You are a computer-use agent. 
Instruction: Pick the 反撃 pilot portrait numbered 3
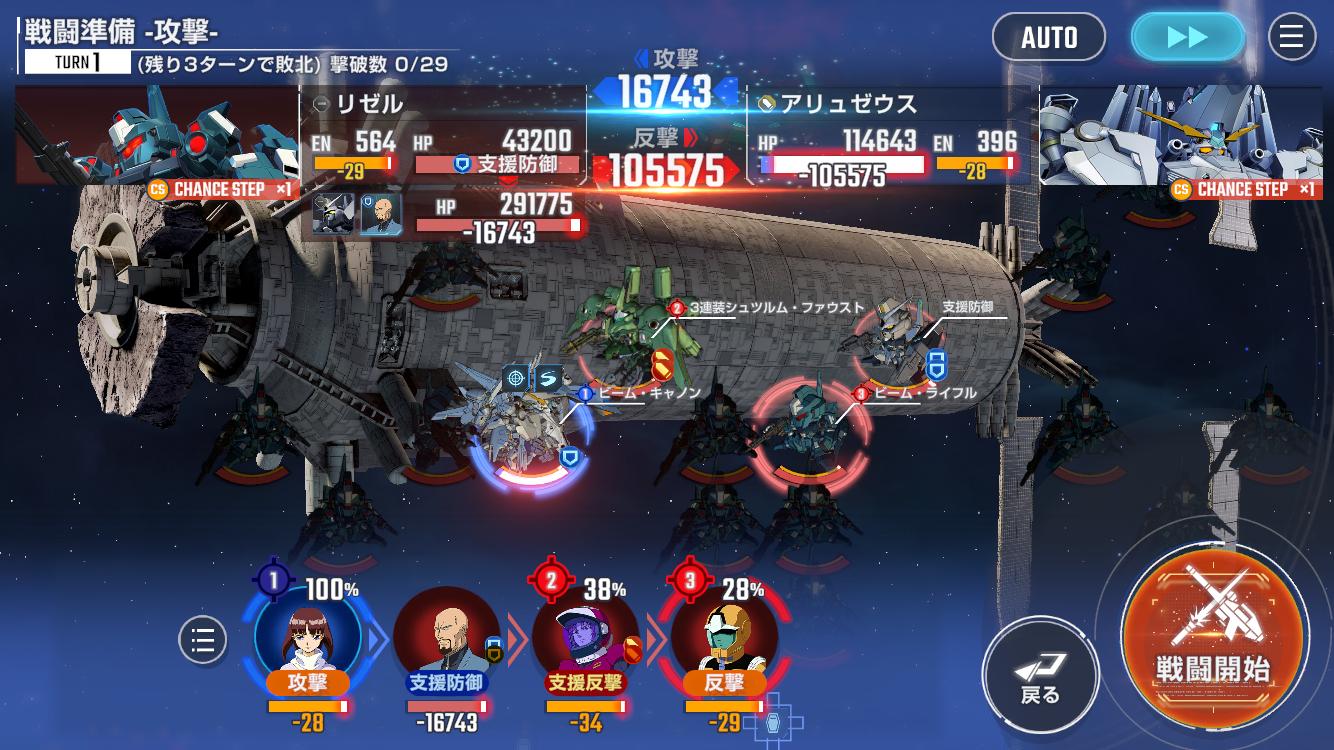[x=723, y=634]
